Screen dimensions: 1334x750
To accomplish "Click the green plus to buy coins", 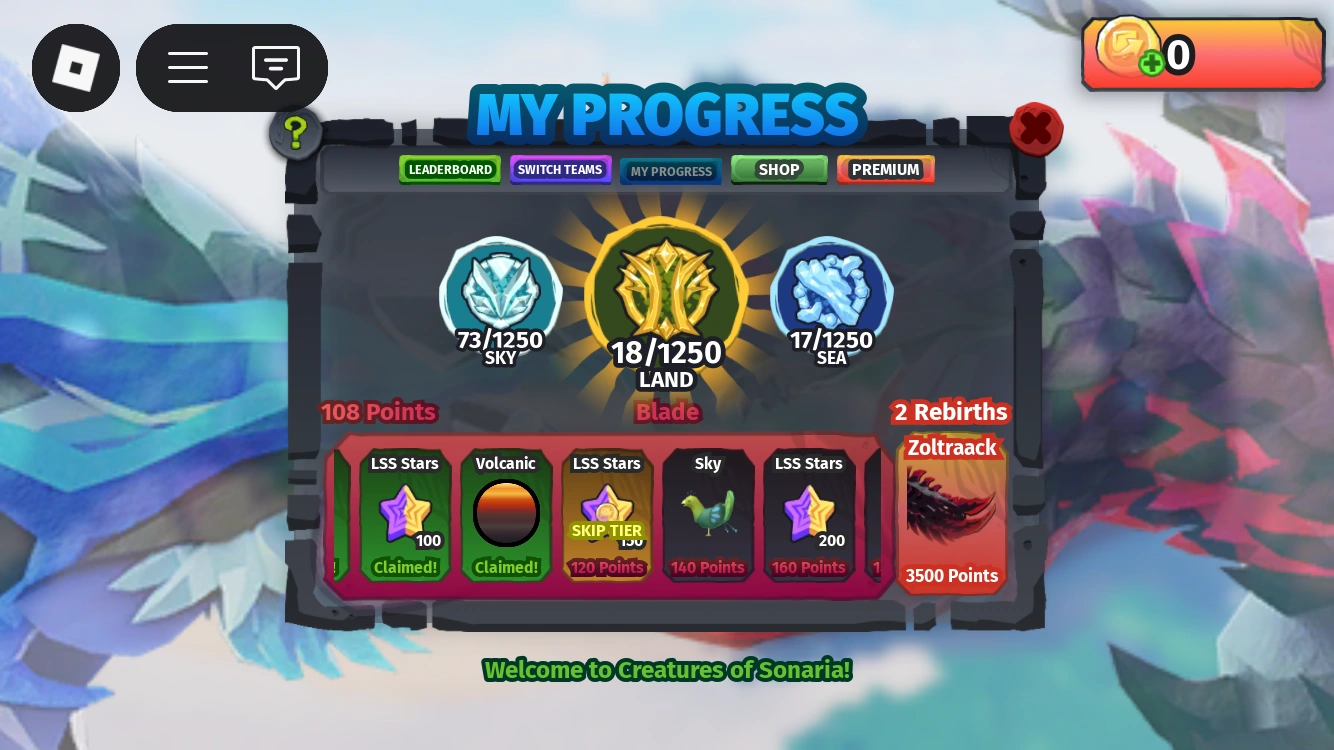I will pyautogui.click(x=1150, y=61).
